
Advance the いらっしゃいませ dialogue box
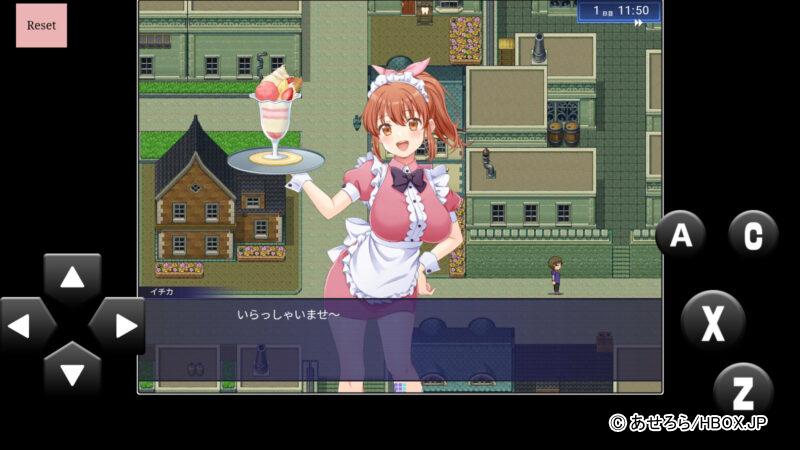tap(400, 340)
